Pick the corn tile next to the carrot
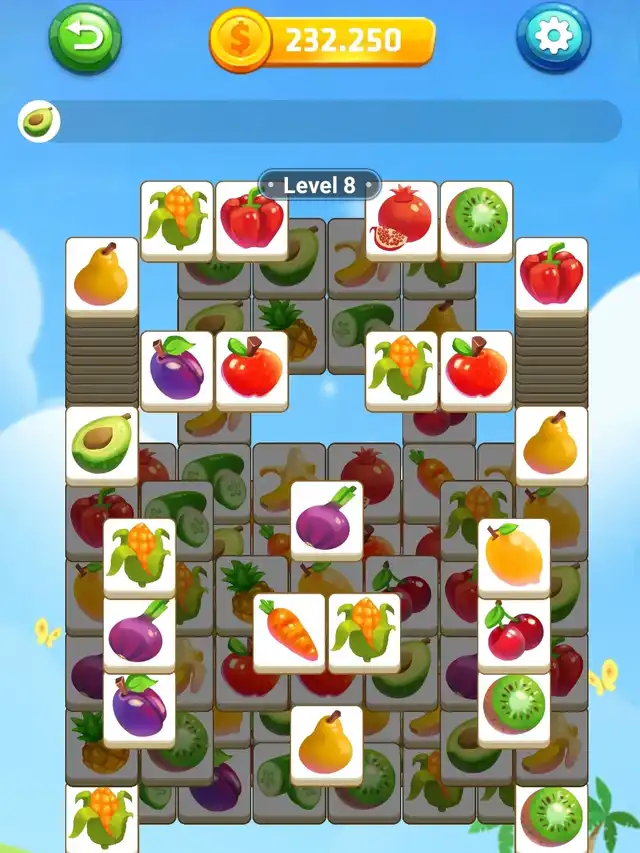The width and height of the screenshot is (640, 853). point(364,630)
